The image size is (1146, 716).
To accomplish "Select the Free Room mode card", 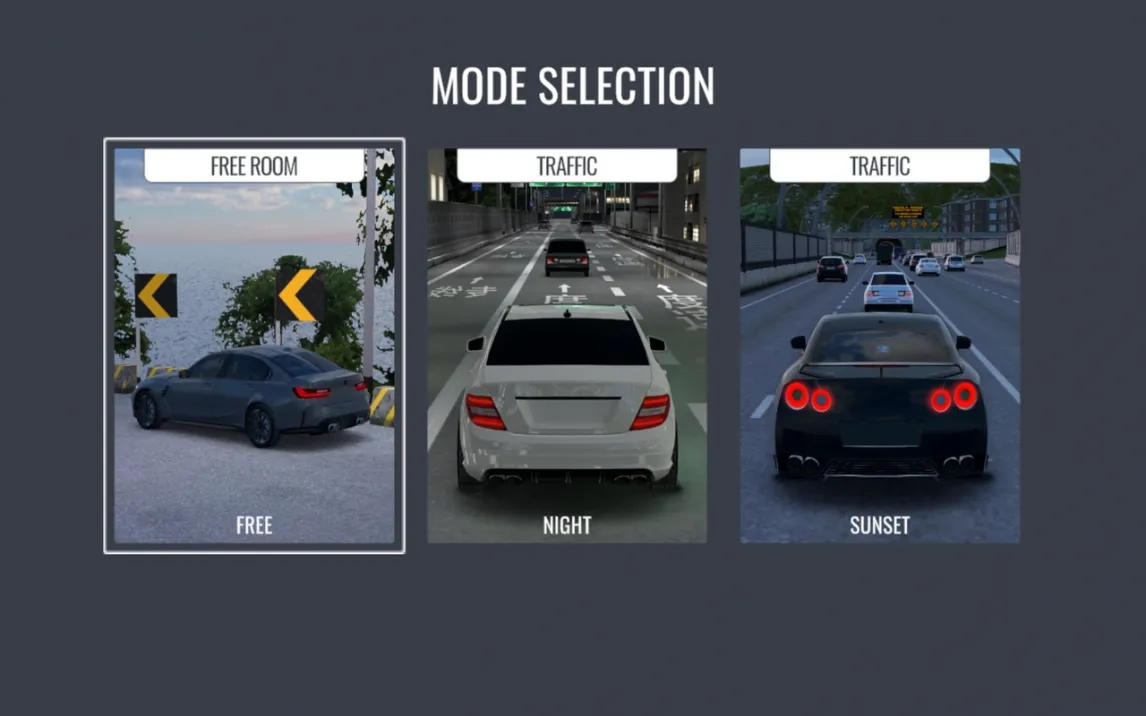I will click(x=254, y=346).
